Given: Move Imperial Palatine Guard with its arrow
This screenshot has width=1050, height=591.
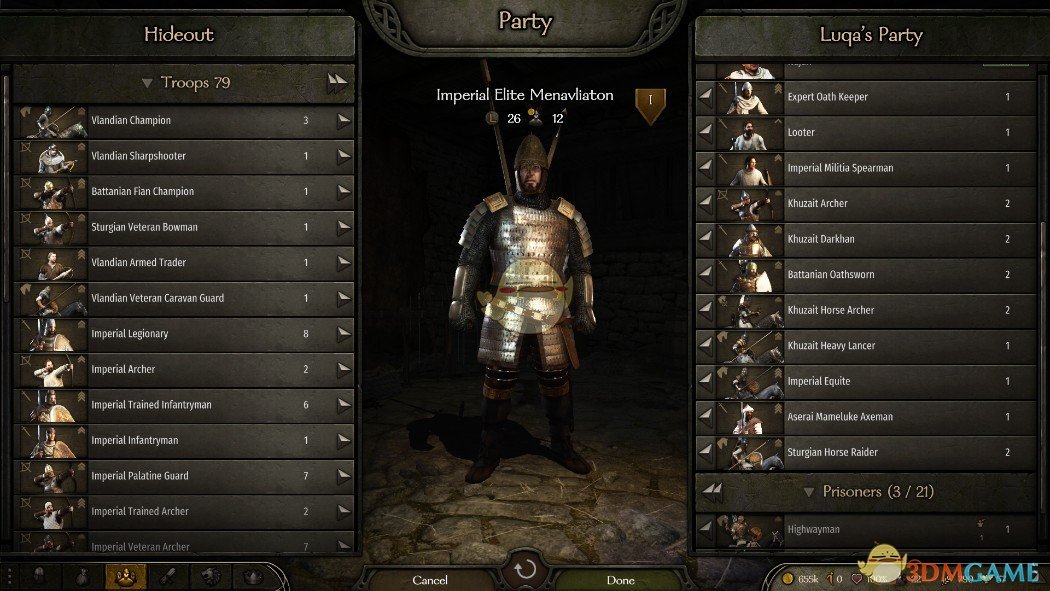Looking at the screenshot, I should pos(344,476).
